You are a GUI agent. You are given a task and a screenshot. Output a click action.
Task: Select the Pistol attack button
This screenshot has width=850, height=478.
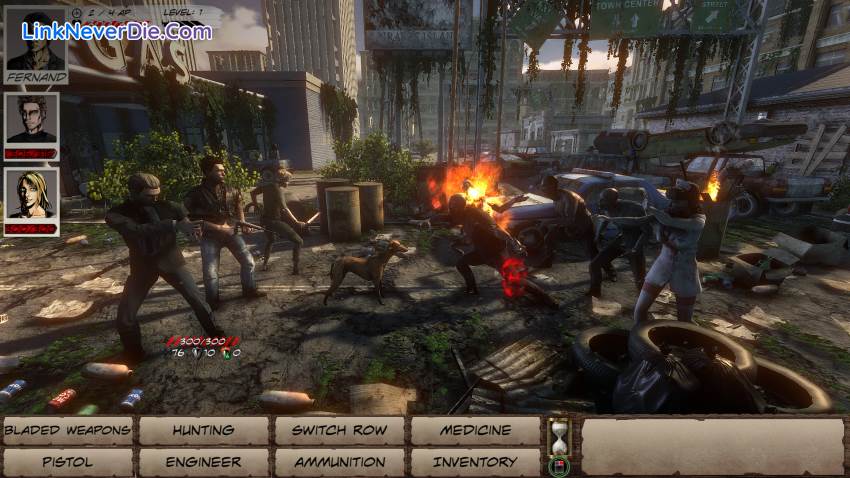tap(67, 462)
